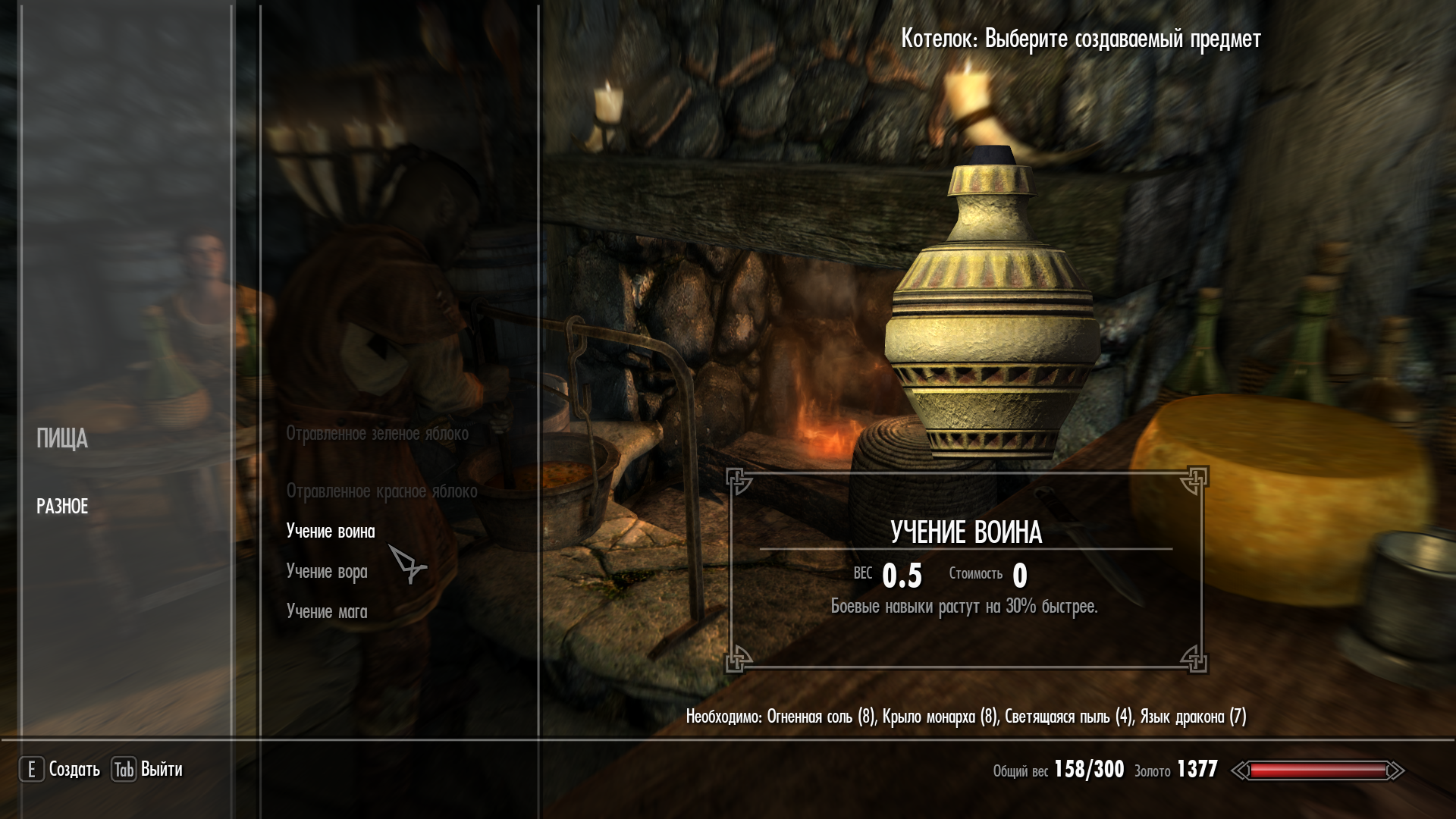This screenshot has width=1456, height=819.
Task: Select Отравленное красное яблоко recipe
Action: (x=381, y=491)
